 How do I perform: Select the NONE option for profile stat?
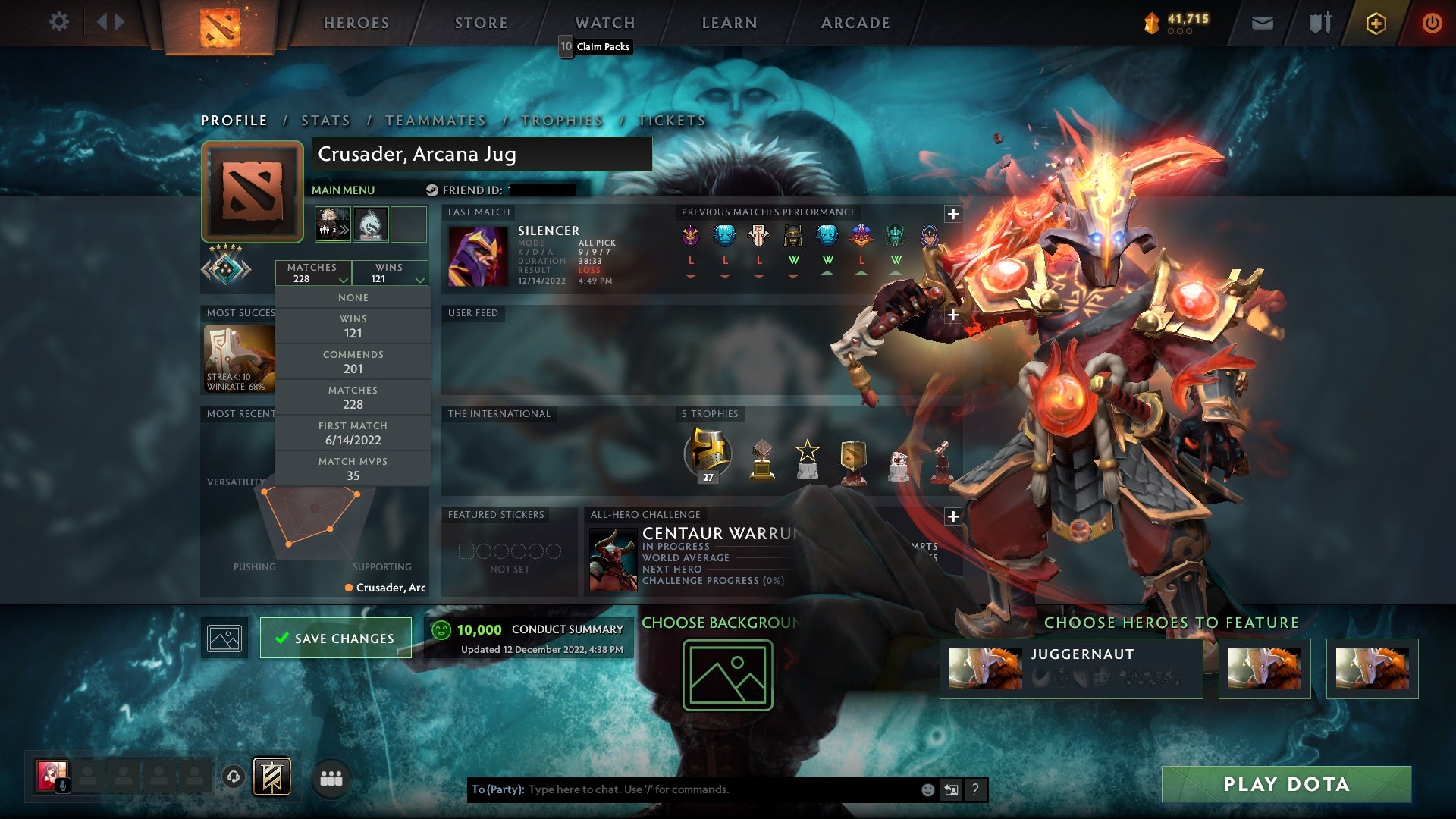(353, 297)
